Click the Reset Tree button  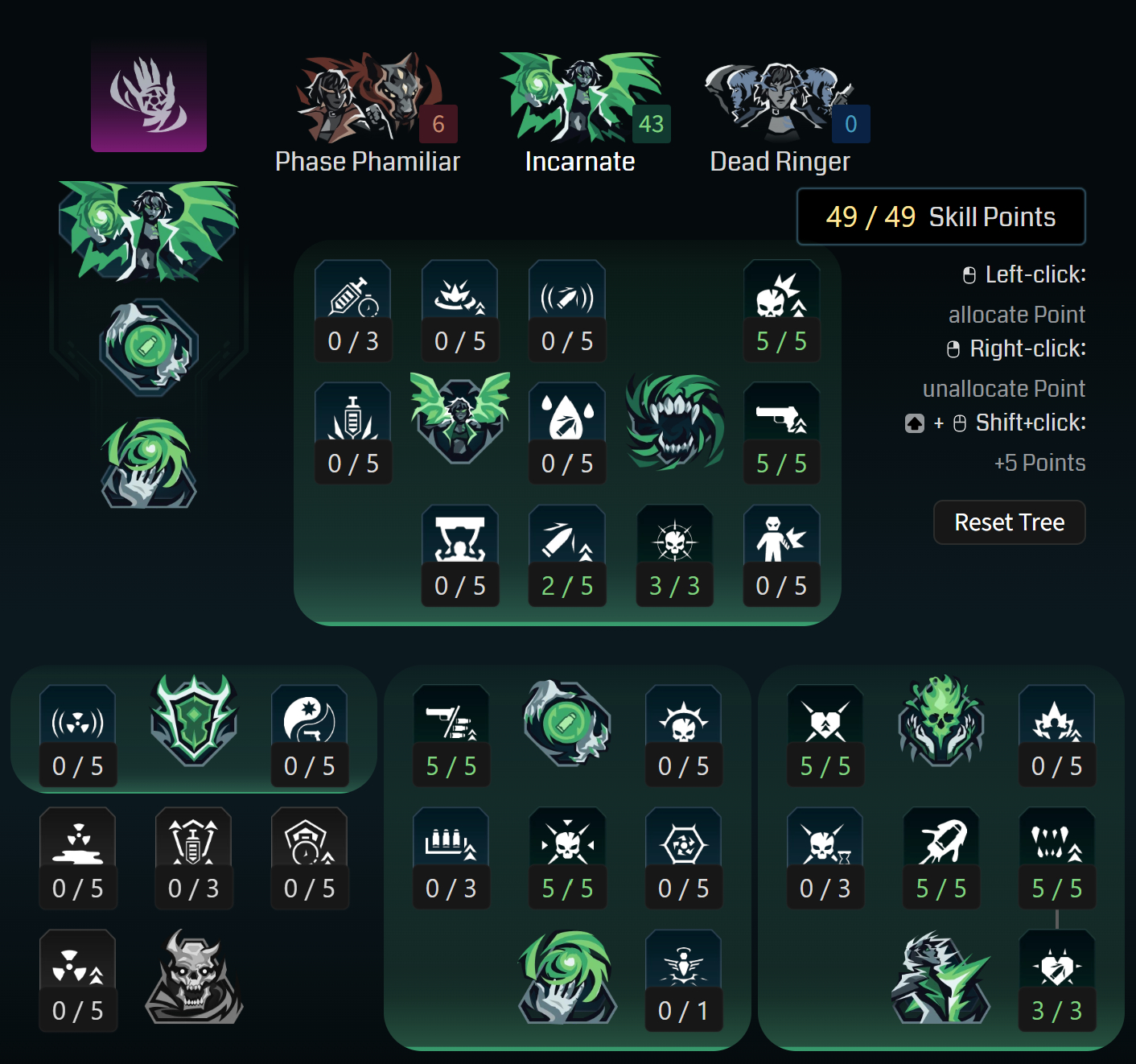click(1010, 522)
